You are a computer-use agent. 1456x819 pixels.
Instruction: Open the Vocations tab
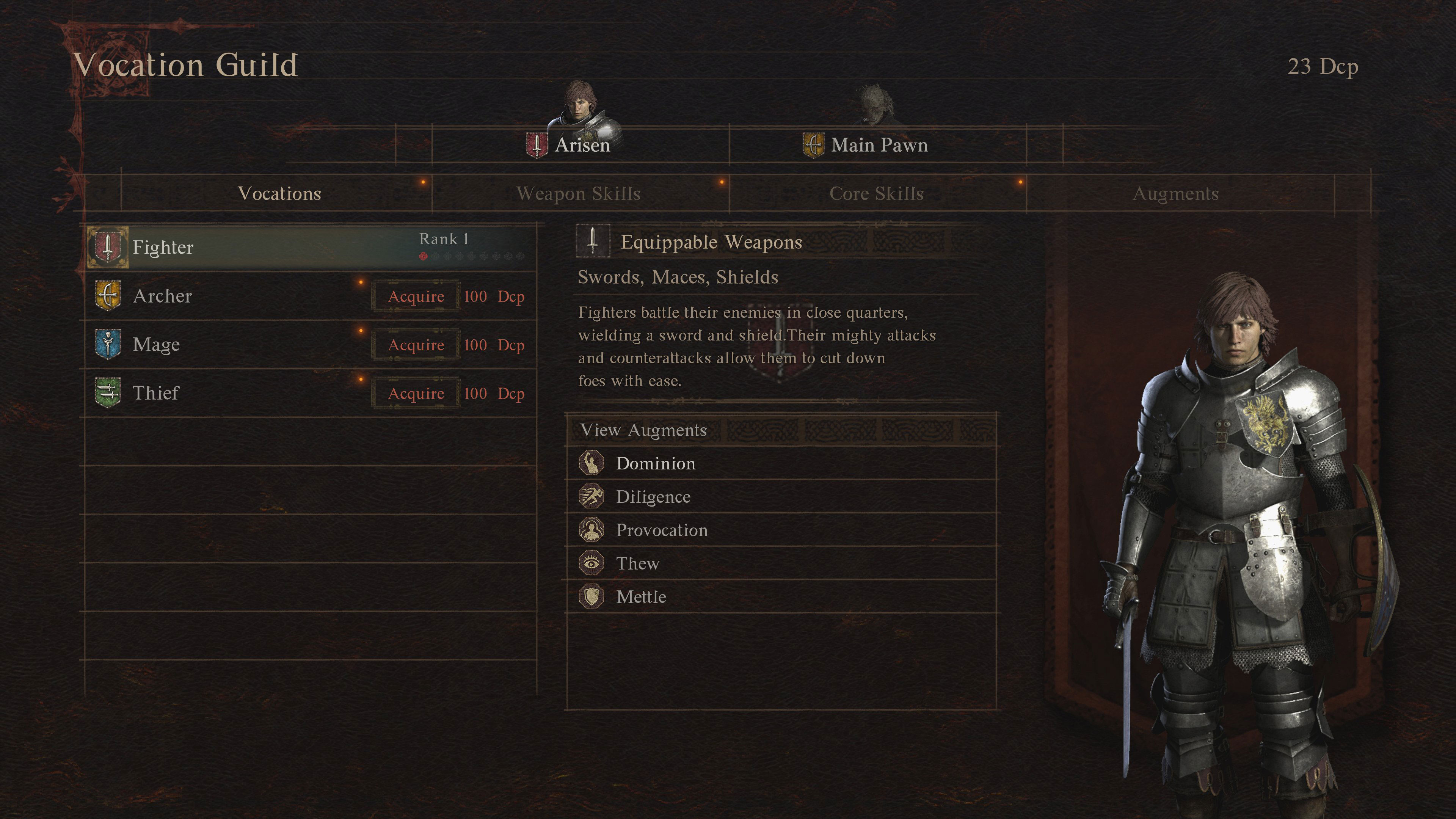[279, 194]
